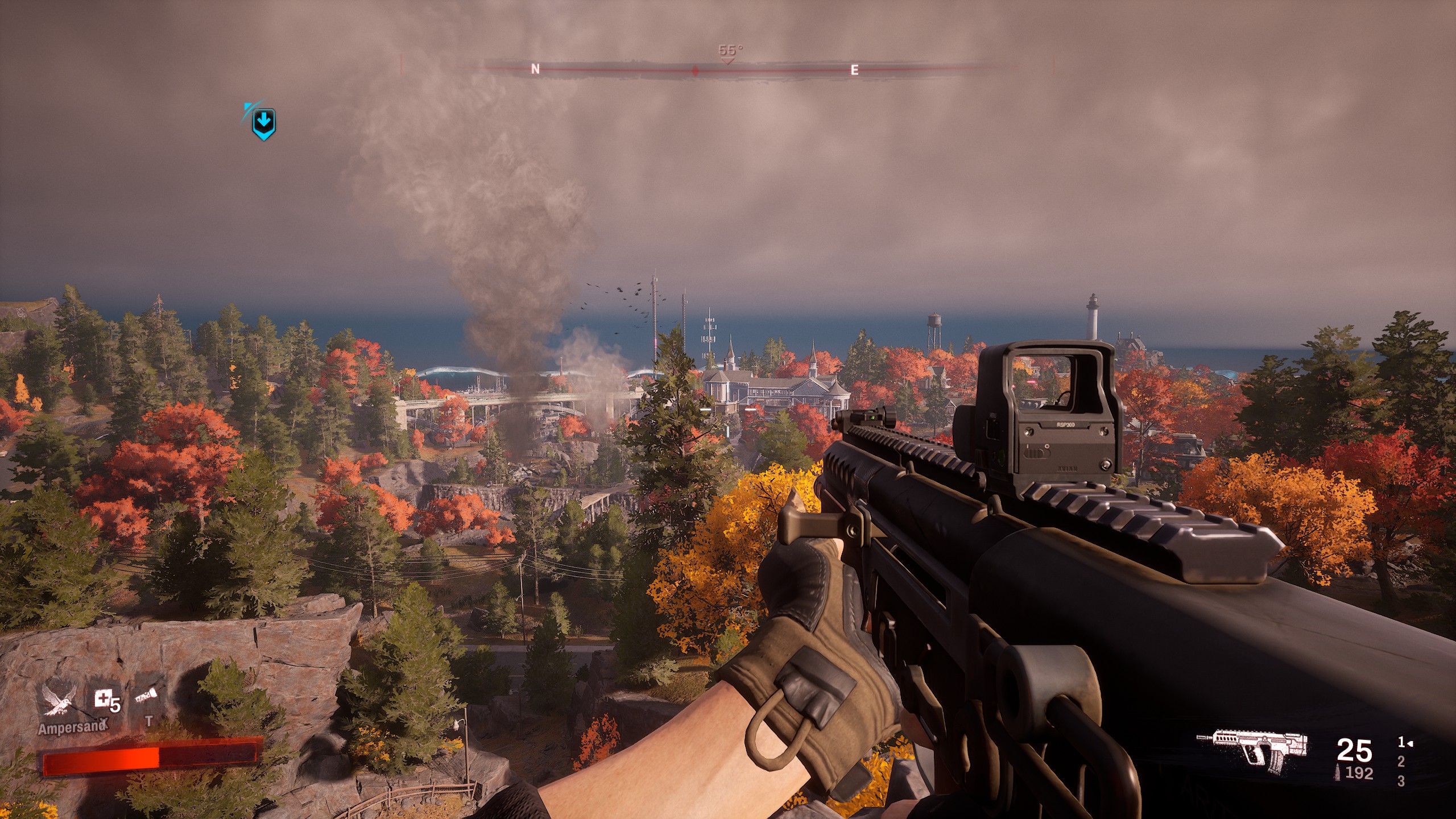Click the compass bar's E heading
1456x819 pixels.
click(x=854, y=70)
